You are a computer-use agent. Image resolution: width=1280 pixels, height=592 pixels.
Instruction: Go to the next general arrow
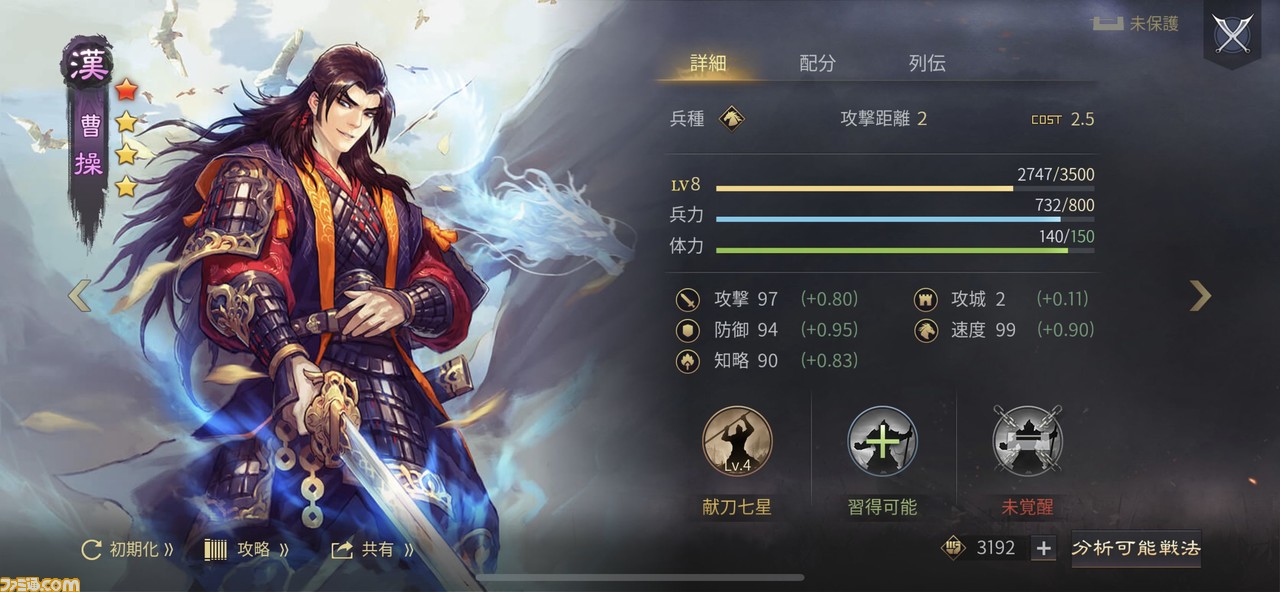coord(1200,295)
